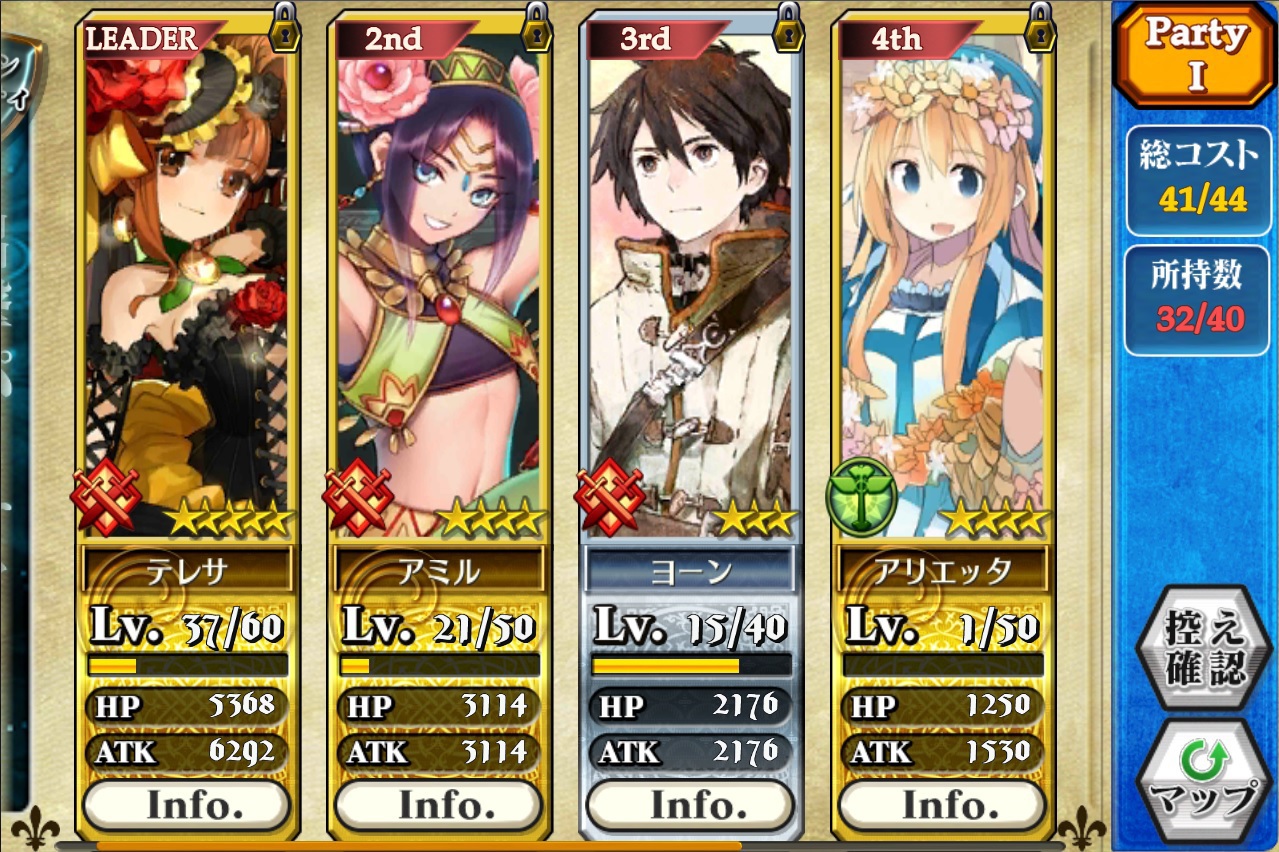Image resolution: width=1279 pixels, height=852 pixels.
Task: Pick the アリエッタ card in 4th slot
Action: tap(943, 280)
